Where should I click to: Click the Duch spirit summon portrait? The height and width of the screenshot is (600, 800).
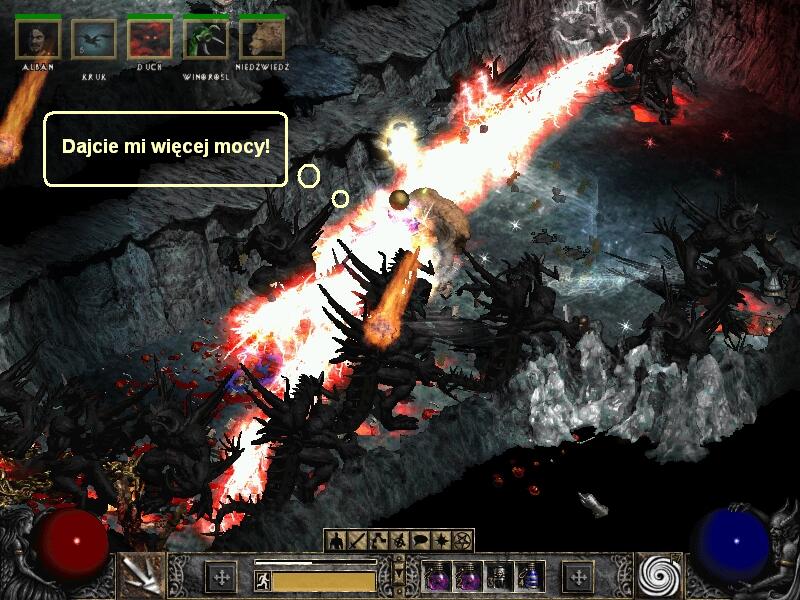[150, 39]
